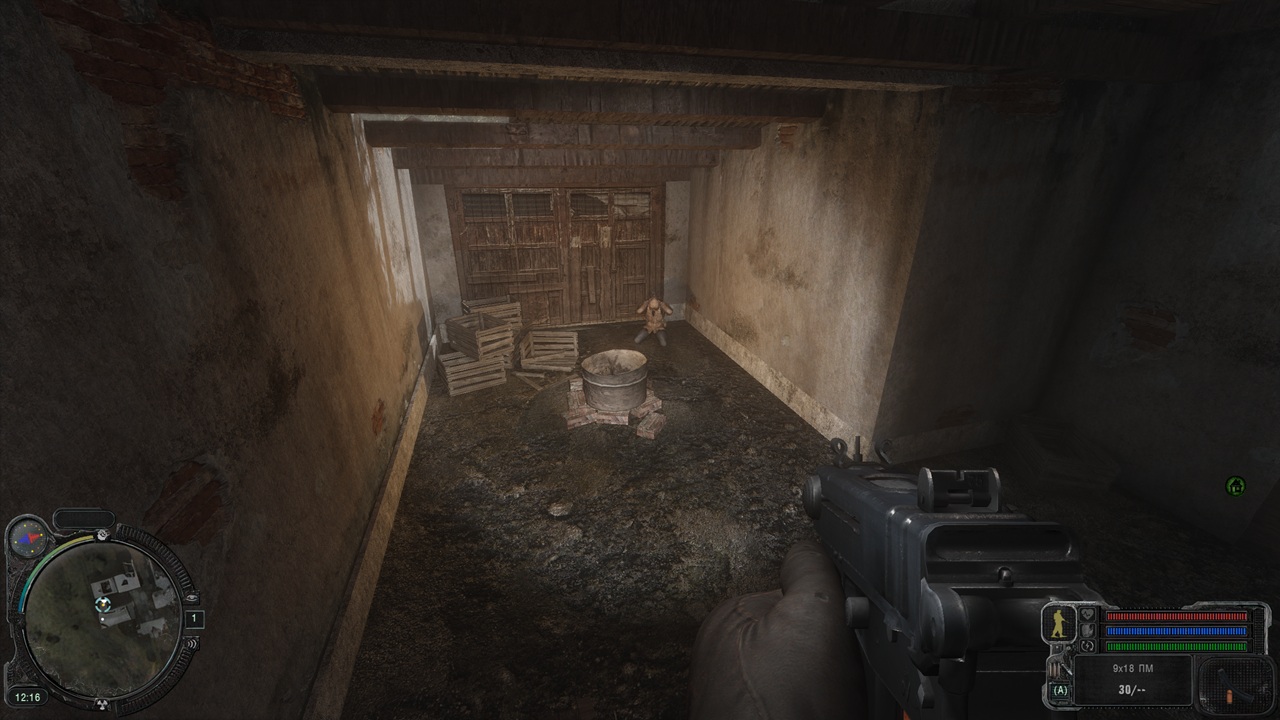Click the sound wave noise indicator
This screenshot has height=720, width=1280.
[x=190, y=645]
